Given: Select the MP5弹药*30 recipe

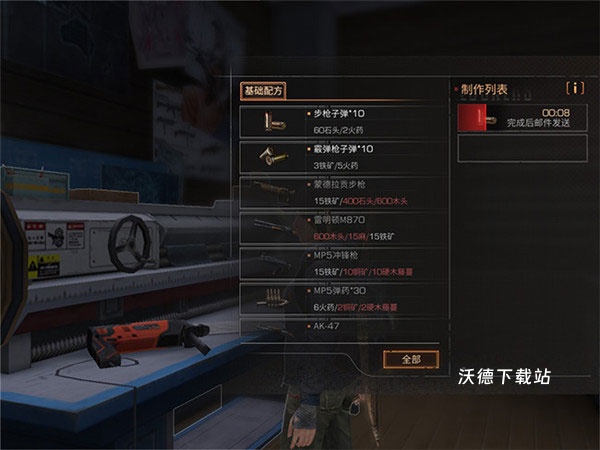Looking at the screenshot, I should click(x=340, y=298).
